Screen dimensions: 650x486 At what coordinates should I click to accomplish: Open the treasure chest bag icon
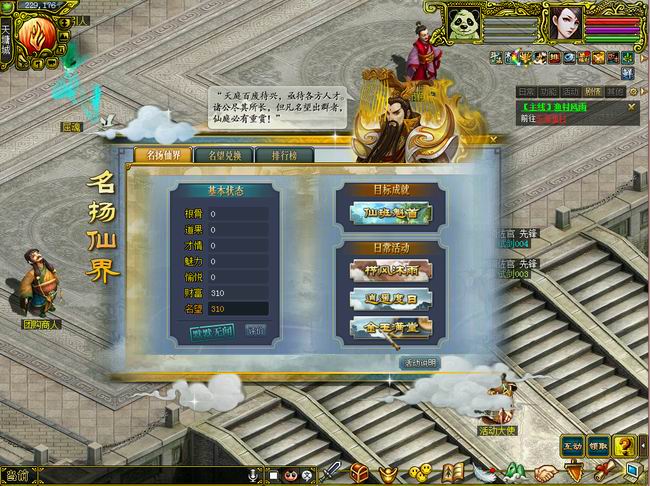tap(360, 472)
